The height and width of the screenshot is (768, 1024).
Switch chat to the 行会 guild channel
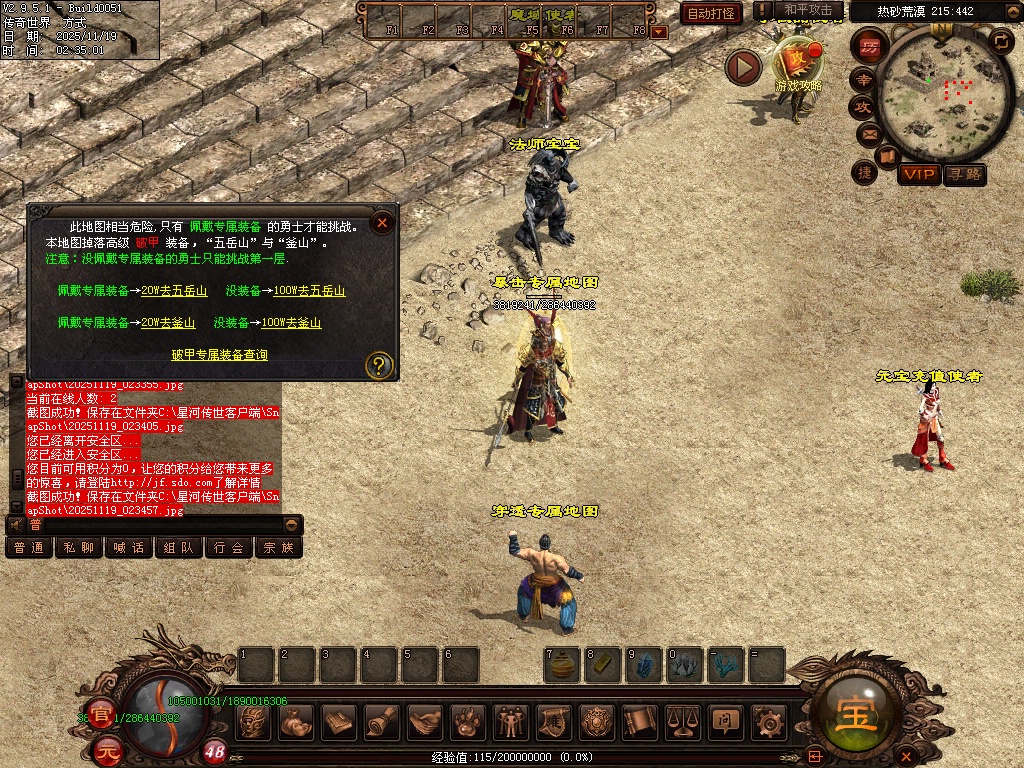[x=229, y=547]
